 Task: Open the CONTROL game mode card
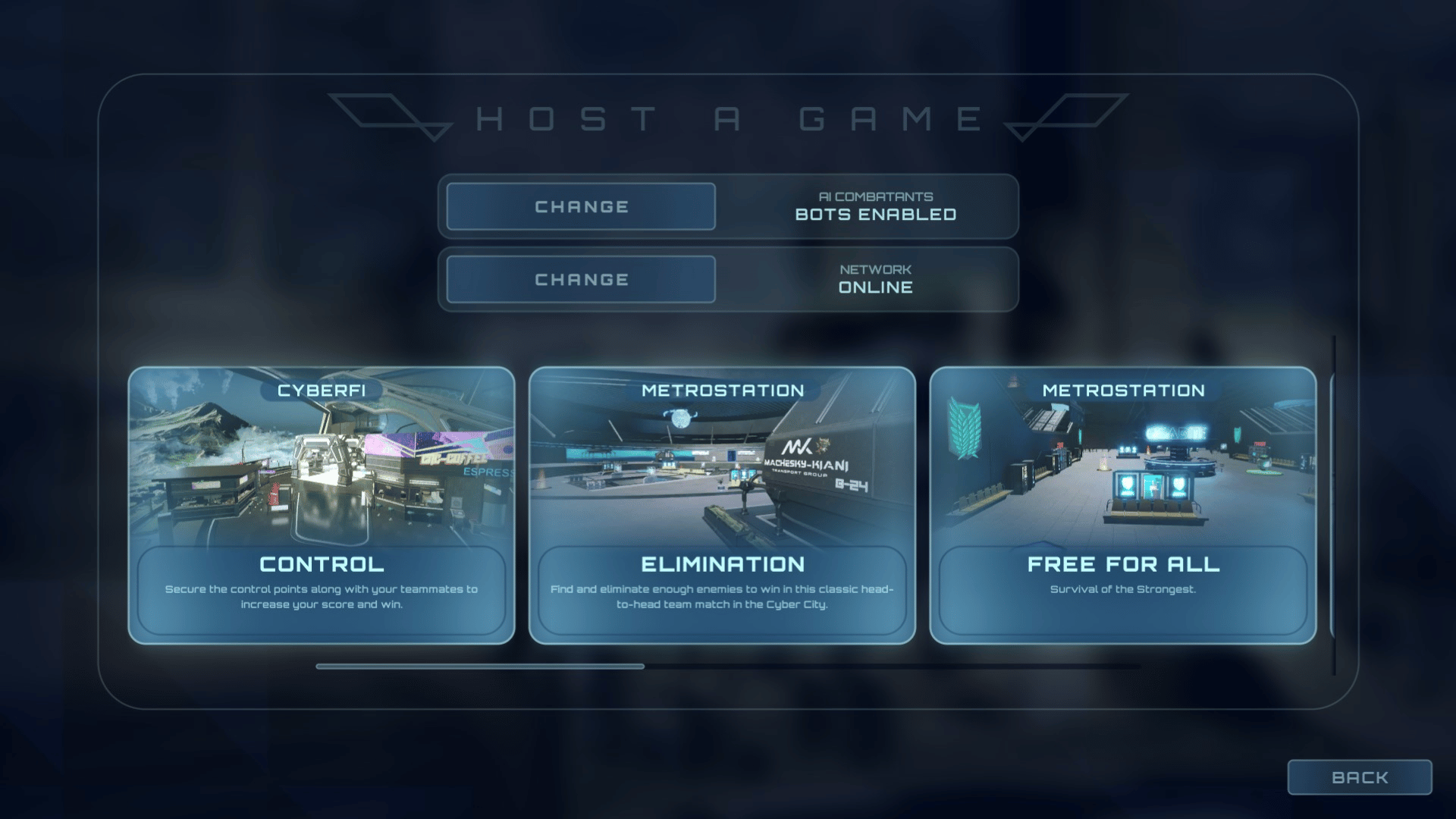pos(322,504)
